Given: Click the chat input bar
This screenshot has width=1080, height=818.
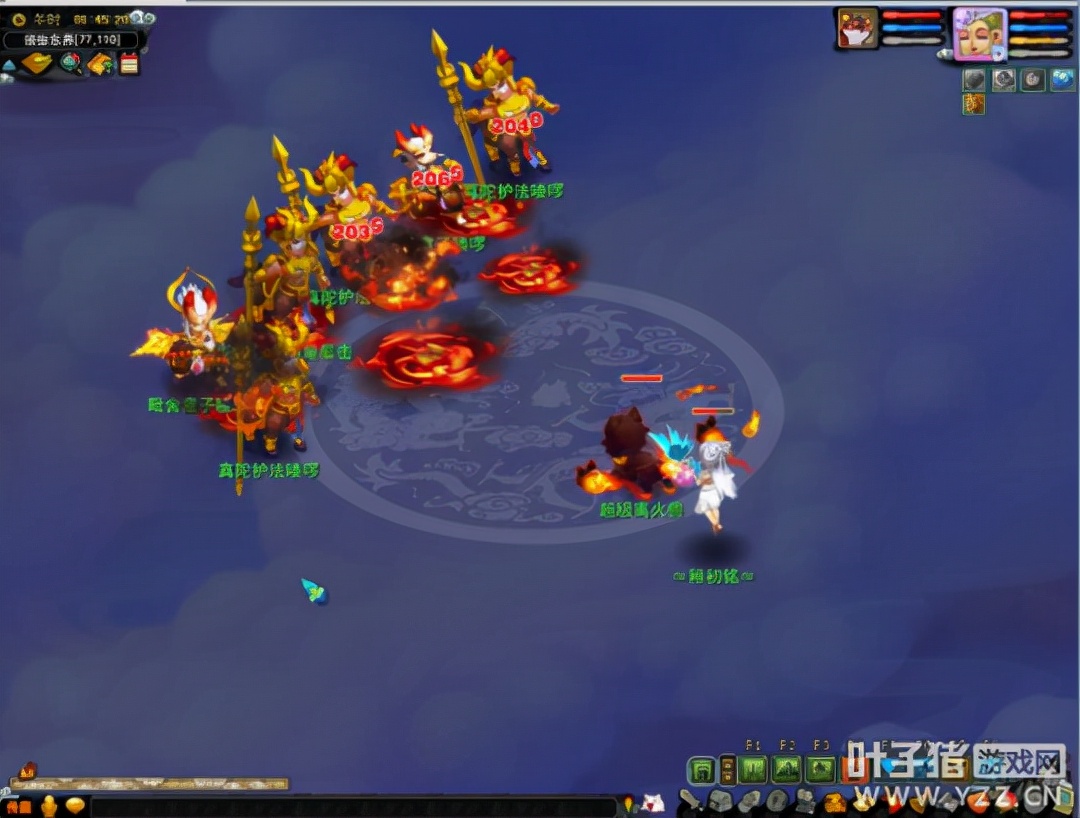Looking at the screenshot, I should tap(350, 805).
